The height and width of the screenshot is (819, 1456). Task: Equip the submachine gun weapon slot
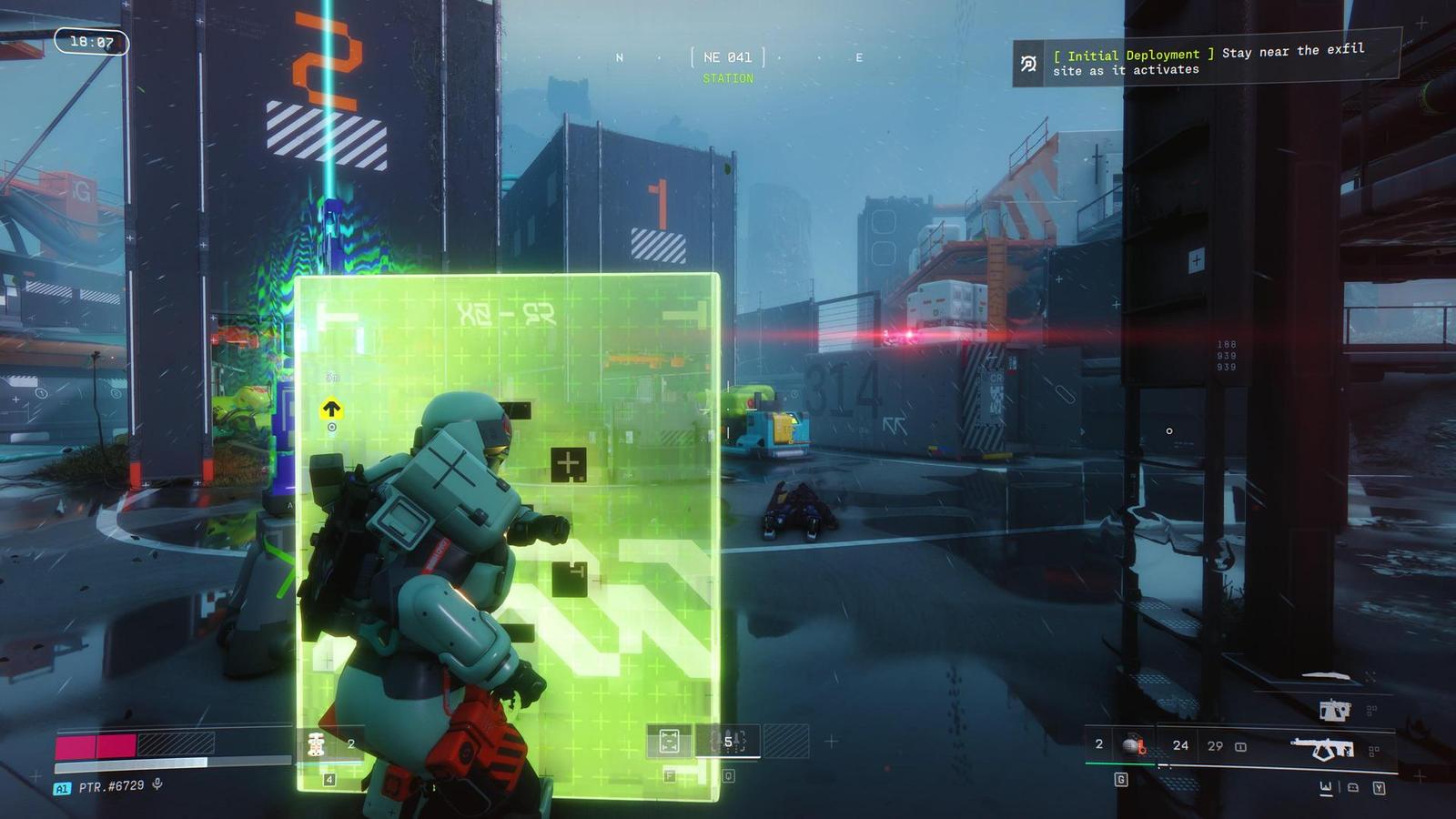pyautogui.click(x=1322, y=748)
